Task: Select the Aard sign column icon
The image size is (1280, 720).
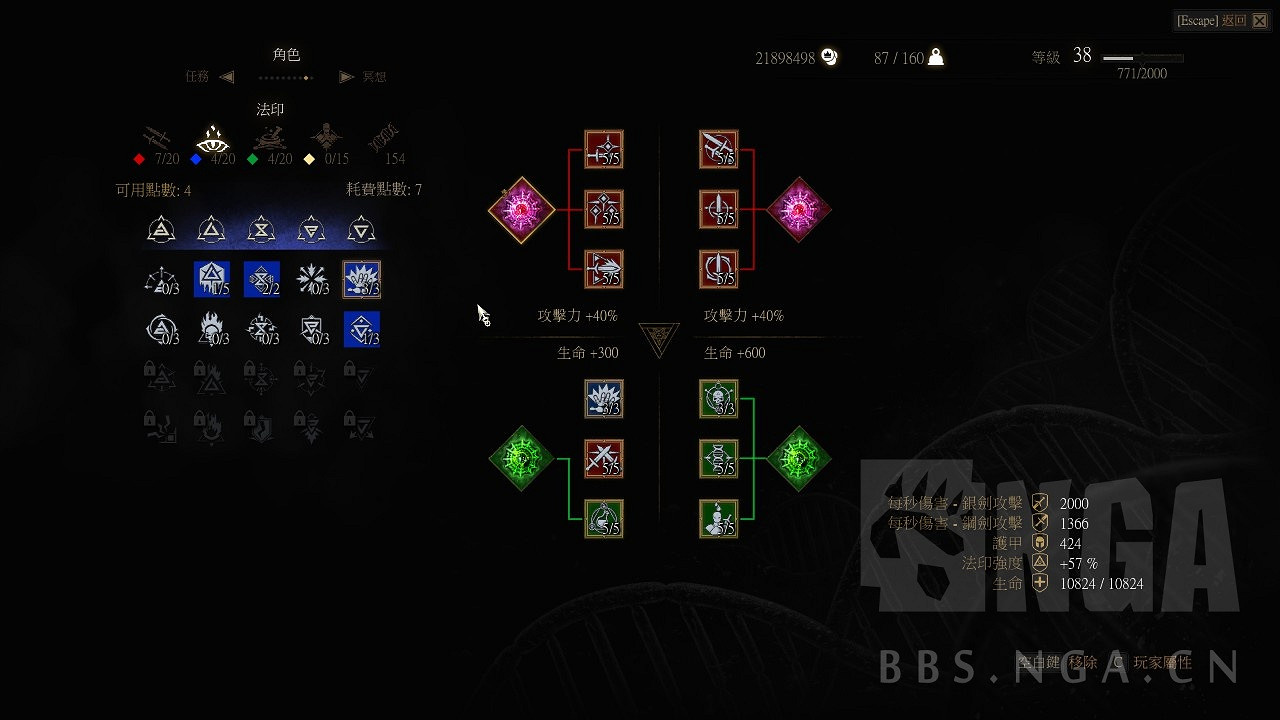Action: click(162, 228)
